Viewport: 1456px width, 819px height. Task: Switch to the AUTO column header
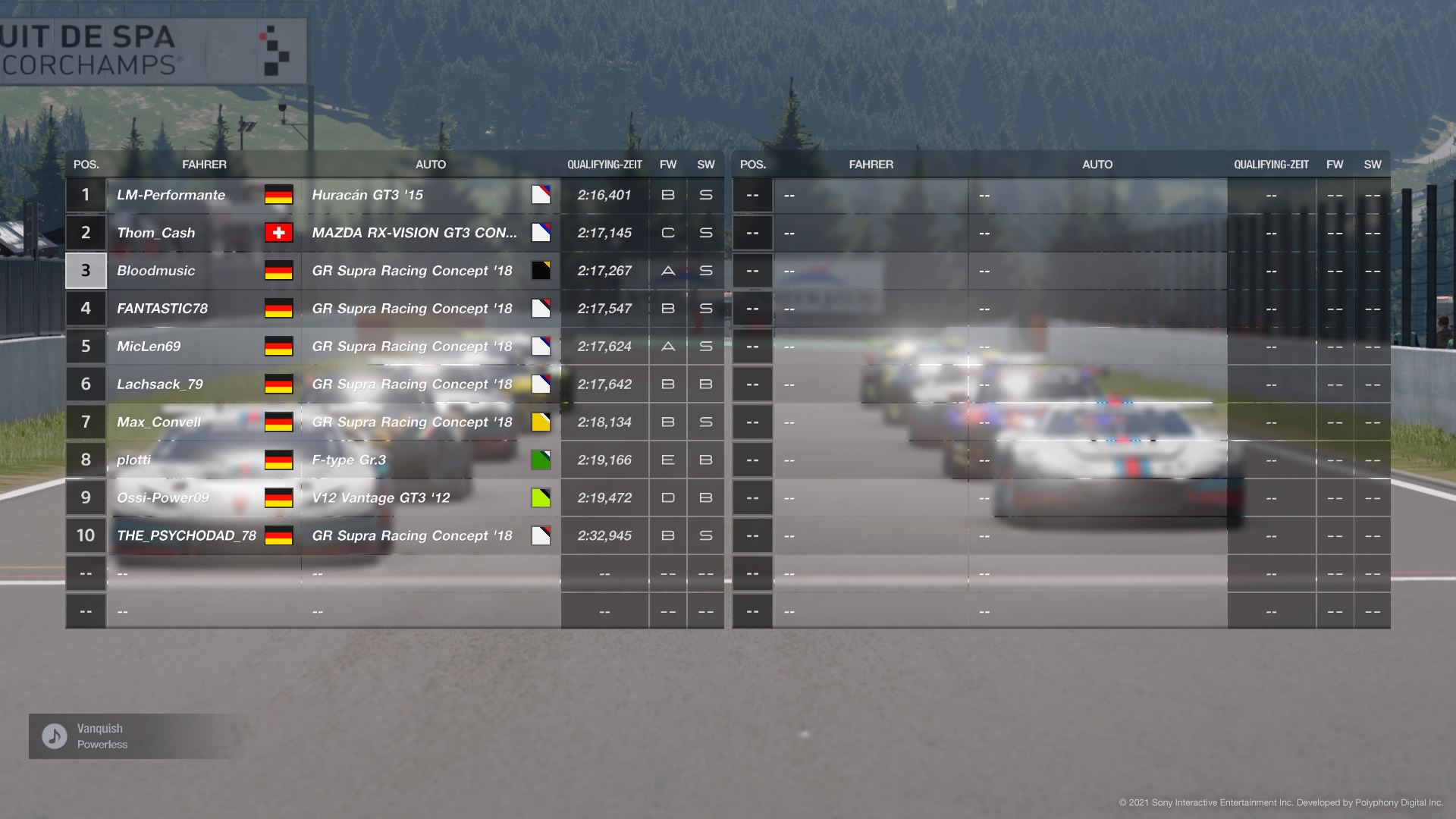click(x=431, y=164)
